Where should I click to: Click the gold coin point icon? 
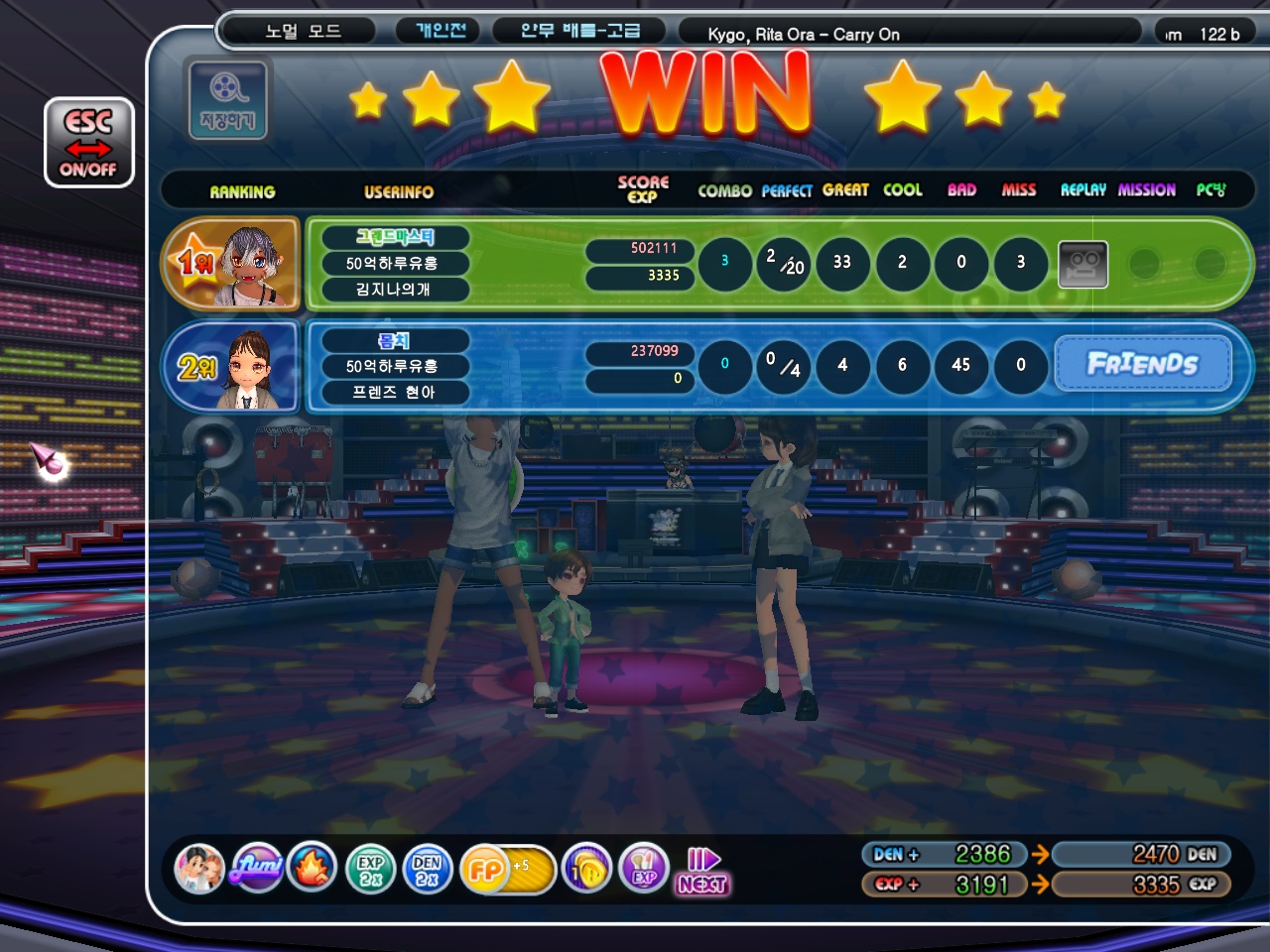[x=586, y=870]
